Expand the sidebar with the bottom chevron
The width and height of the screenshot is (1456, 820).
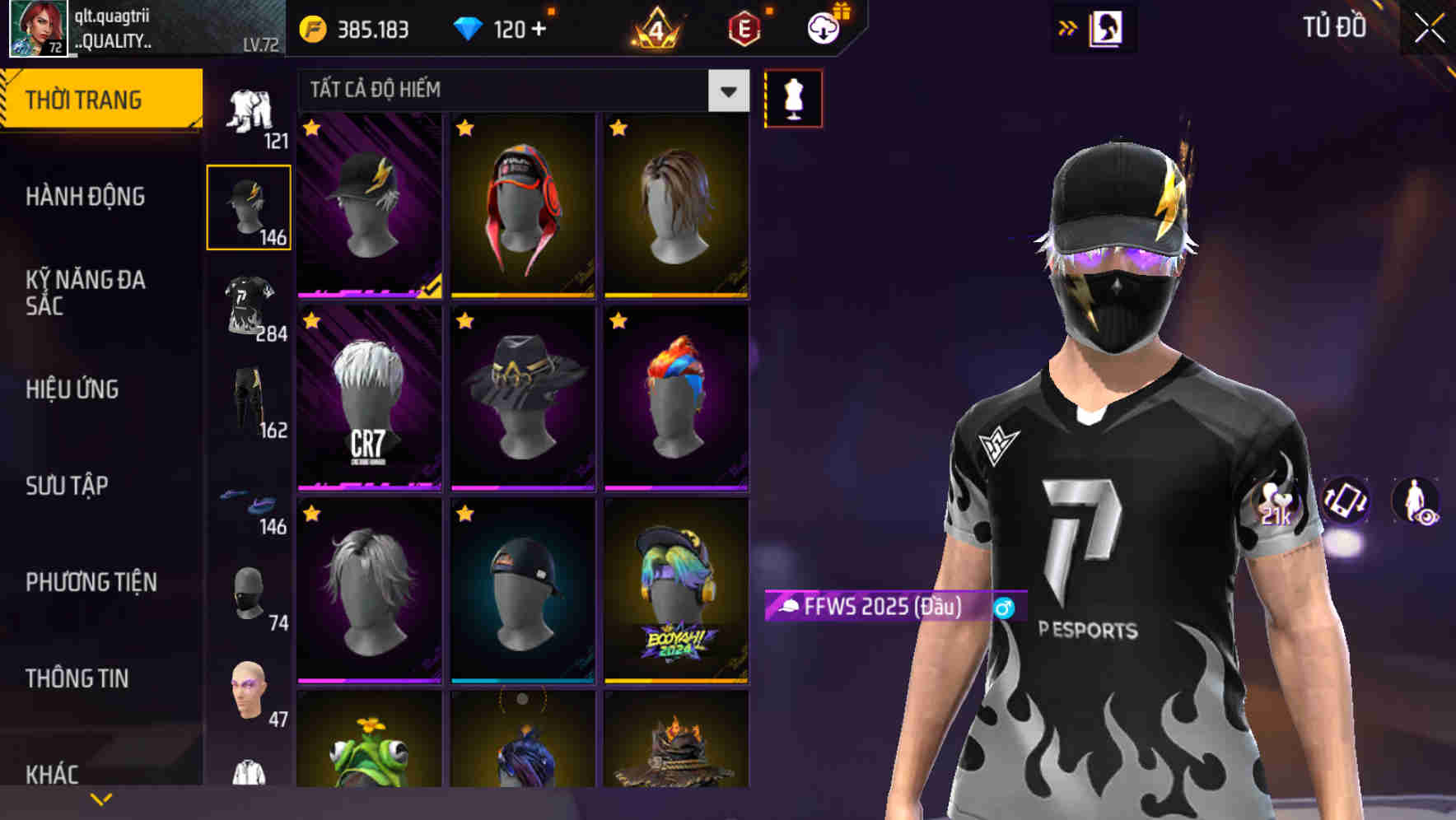pos(100,797)
